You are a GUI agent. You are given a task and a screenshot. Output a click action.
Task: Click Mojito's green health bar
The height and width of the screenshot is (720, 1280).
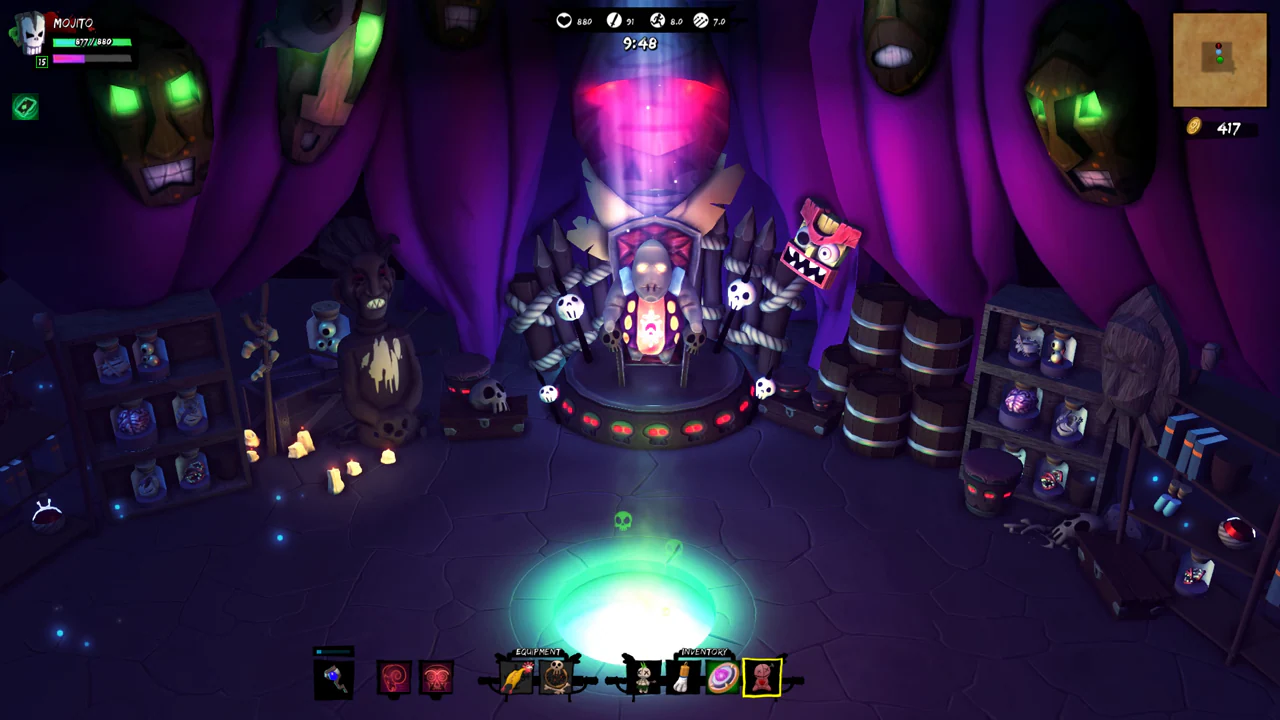pos(92,43)
